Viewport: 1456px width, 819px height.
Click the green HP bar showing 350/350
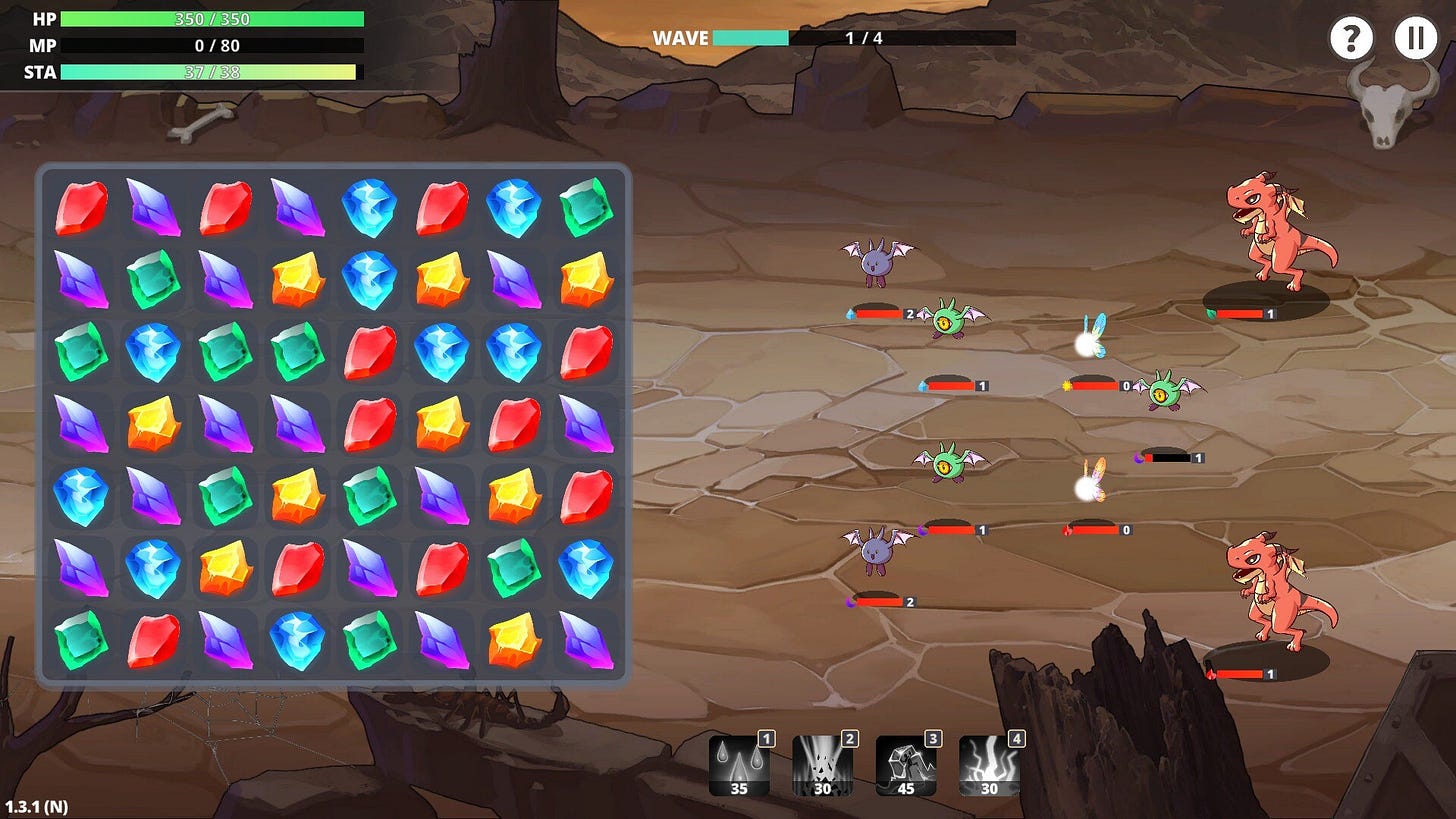[210, 18]
